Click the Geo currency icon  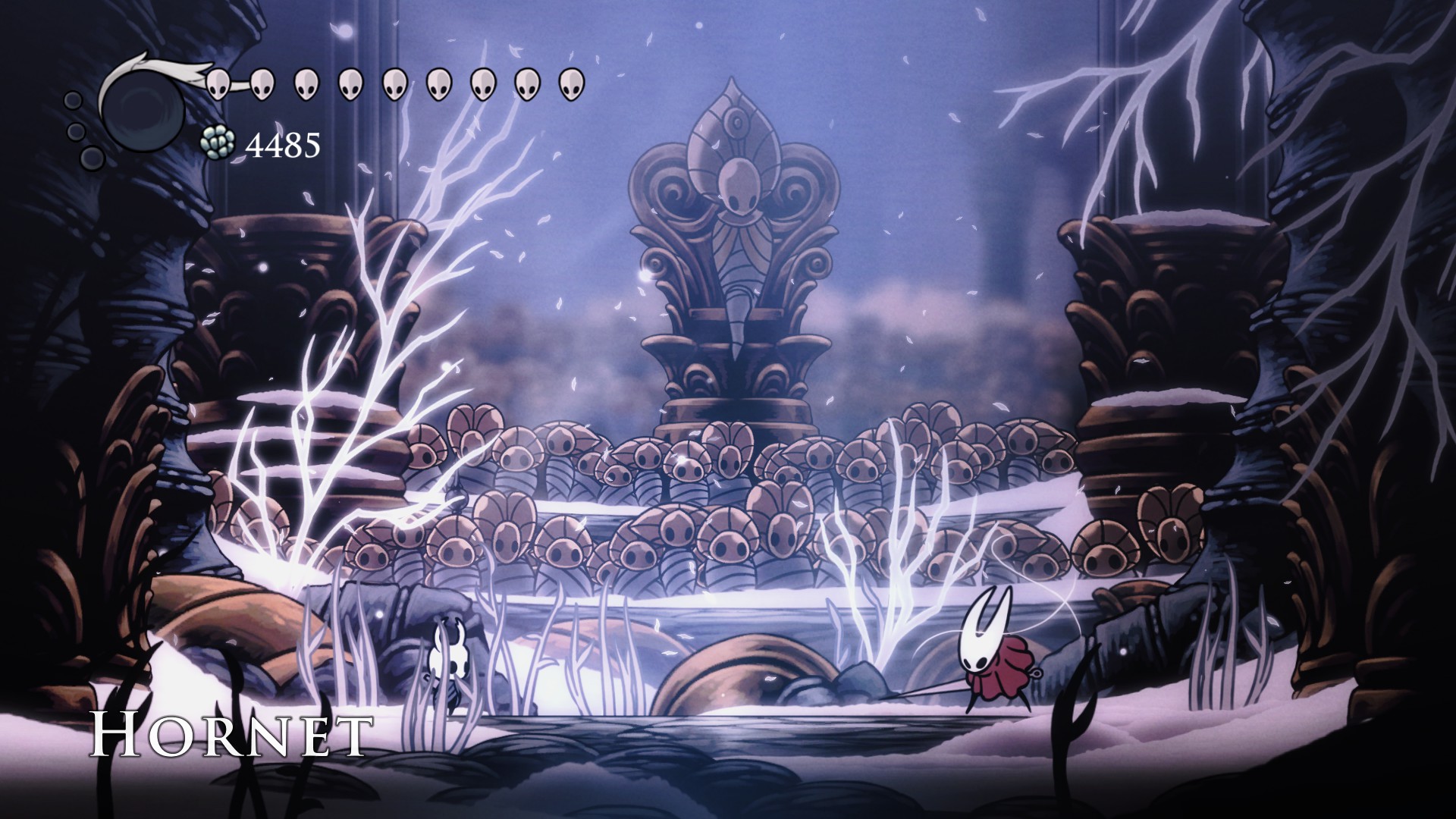click(x=218, y=144)
